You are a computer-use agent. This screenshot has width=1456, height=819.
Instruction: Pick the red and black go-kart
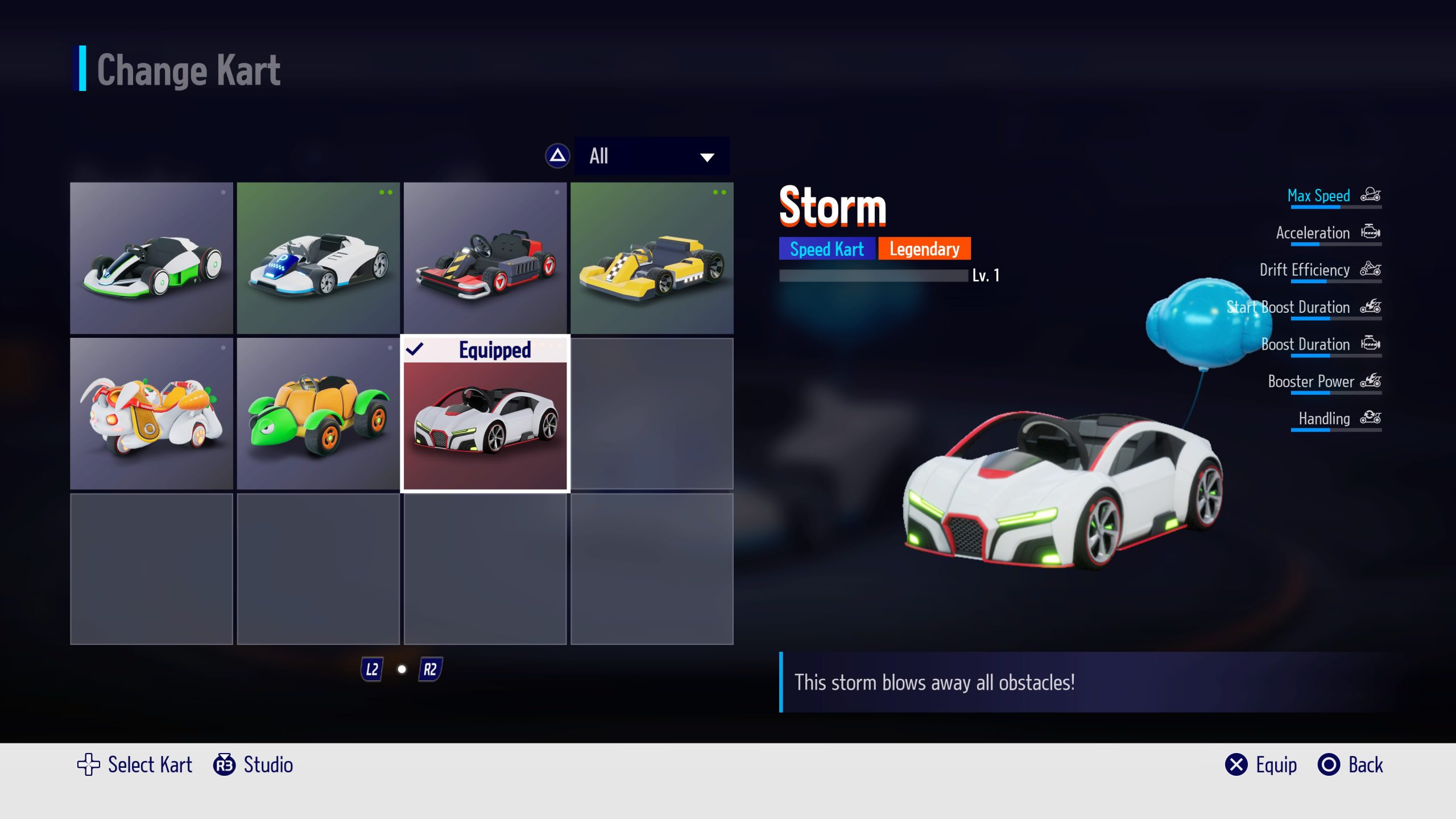pyautogui.click(x=485, y=258)
